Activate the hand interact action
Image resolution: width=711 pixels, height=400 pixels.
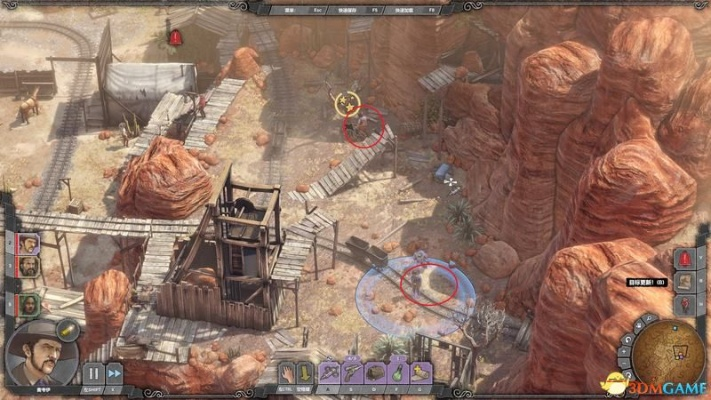286,372
